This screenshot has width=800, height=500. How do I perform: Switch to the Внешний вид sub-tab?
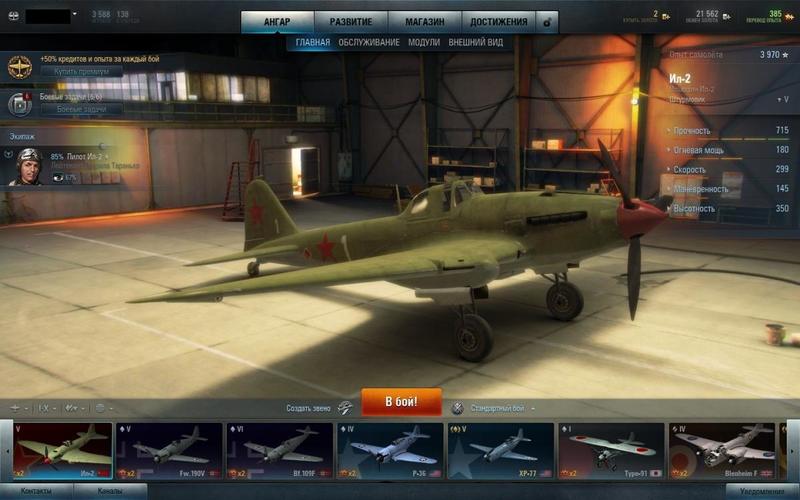[476, 43]
